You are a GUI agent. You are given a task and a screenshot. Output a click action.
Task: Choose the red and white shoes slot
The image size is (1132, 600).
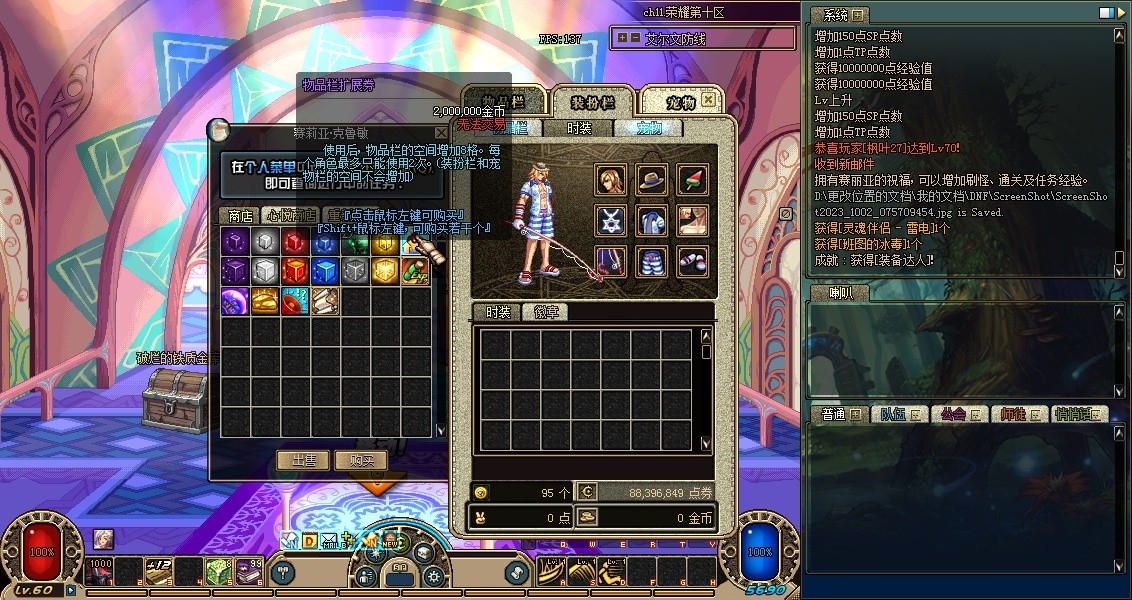pyautogui.click(x=693, y=262)
